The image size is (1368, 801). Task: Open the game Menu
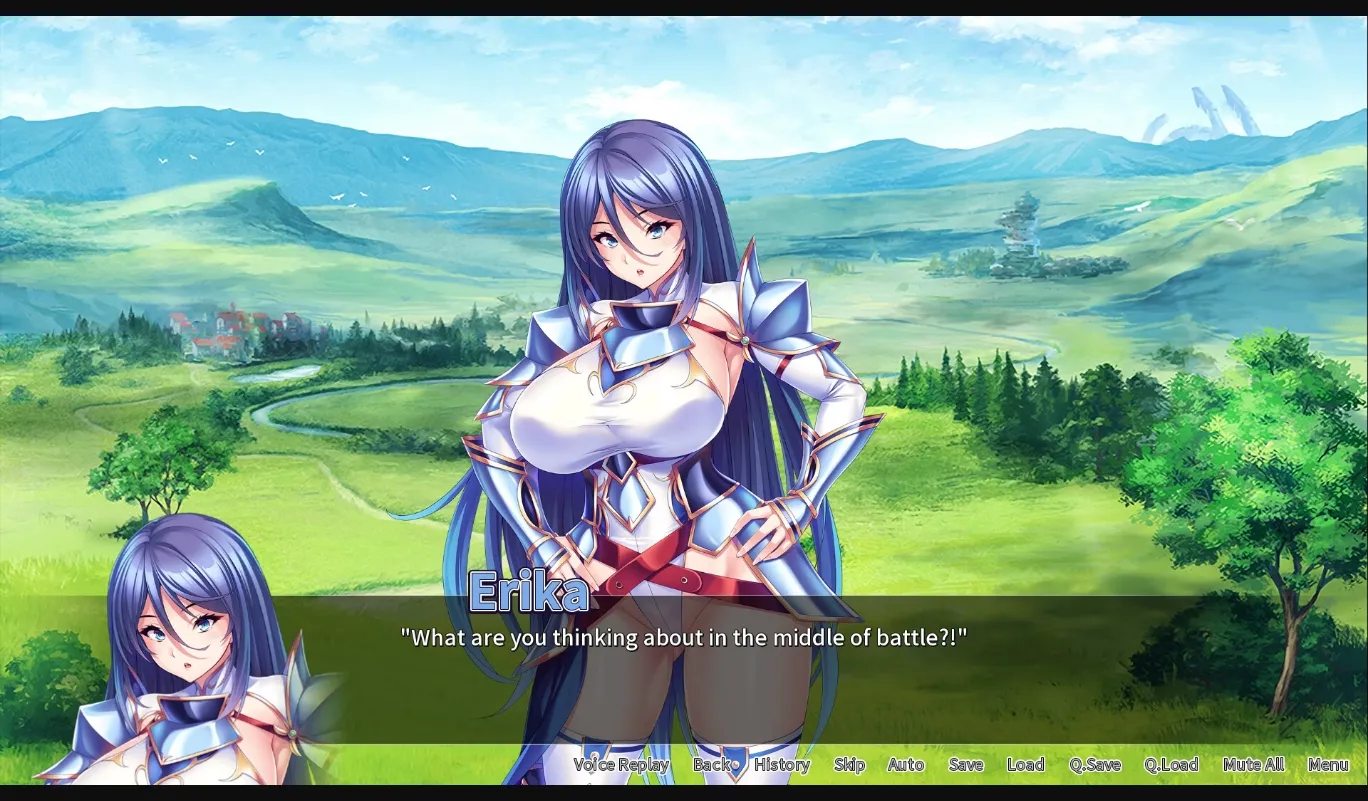(1329, 764)
